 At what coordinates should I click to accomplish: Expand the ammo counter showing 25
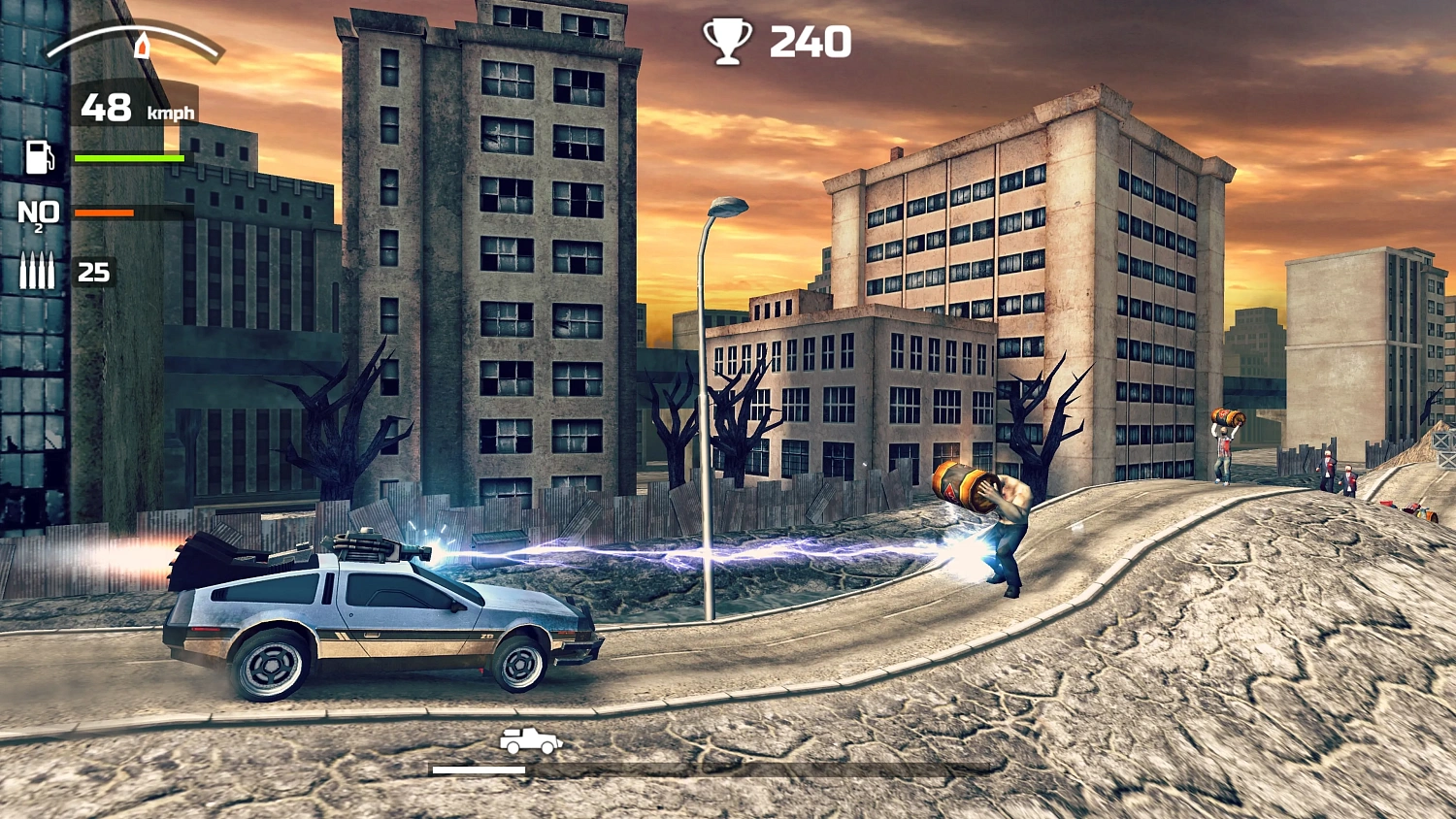point(94,273)
